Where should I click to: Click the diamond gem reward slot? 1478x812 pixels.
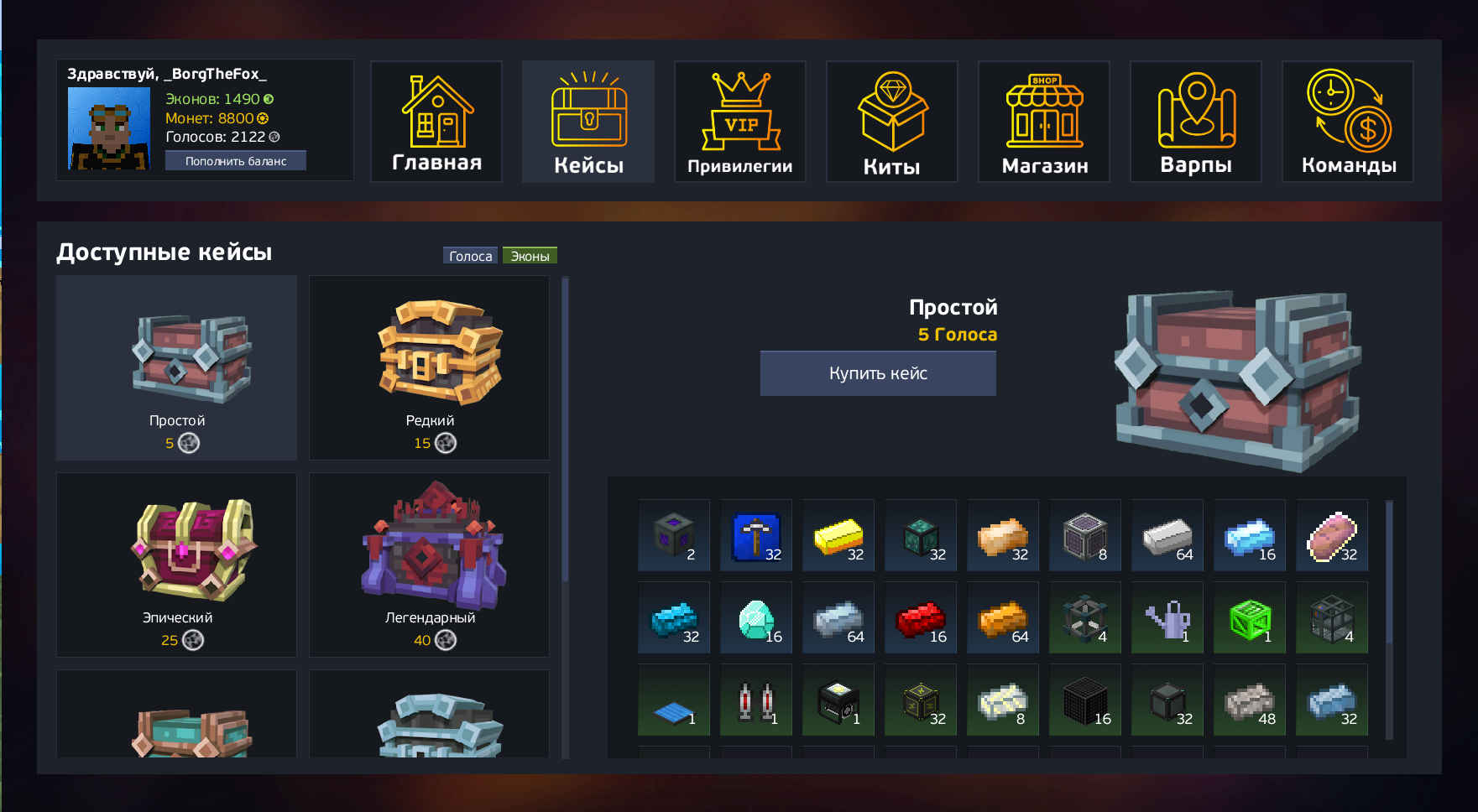click(x=756, y=618)
